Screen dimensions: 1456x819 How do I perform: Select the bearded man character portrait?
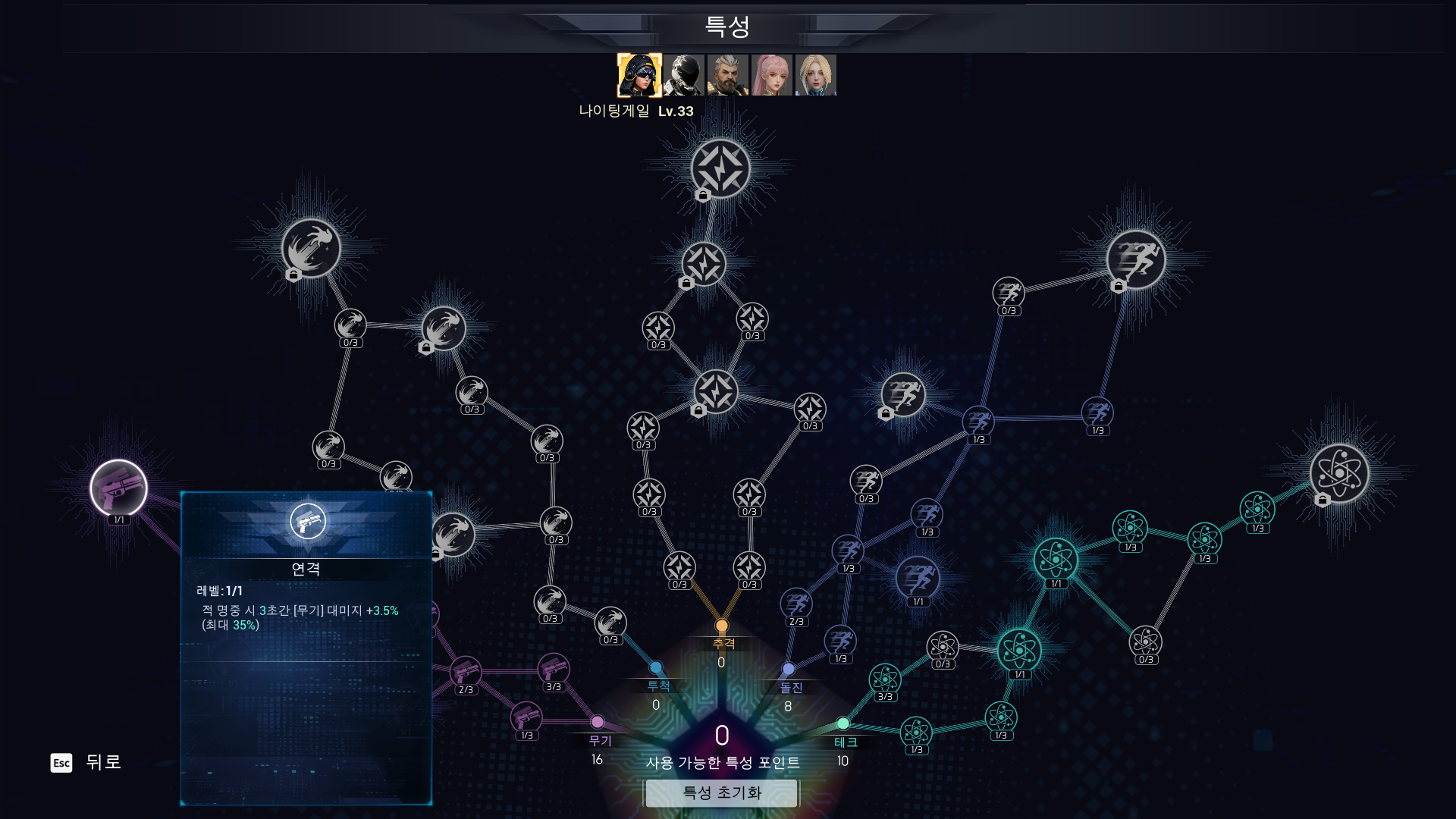point(728,75)
